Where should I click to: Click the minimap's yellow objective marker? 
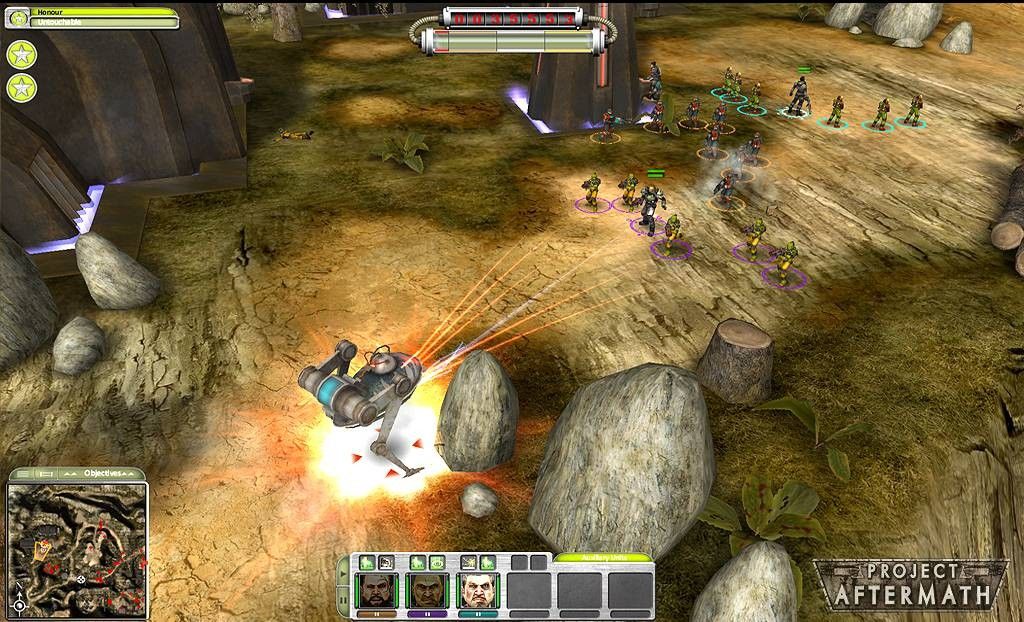[x=43, y=549]
